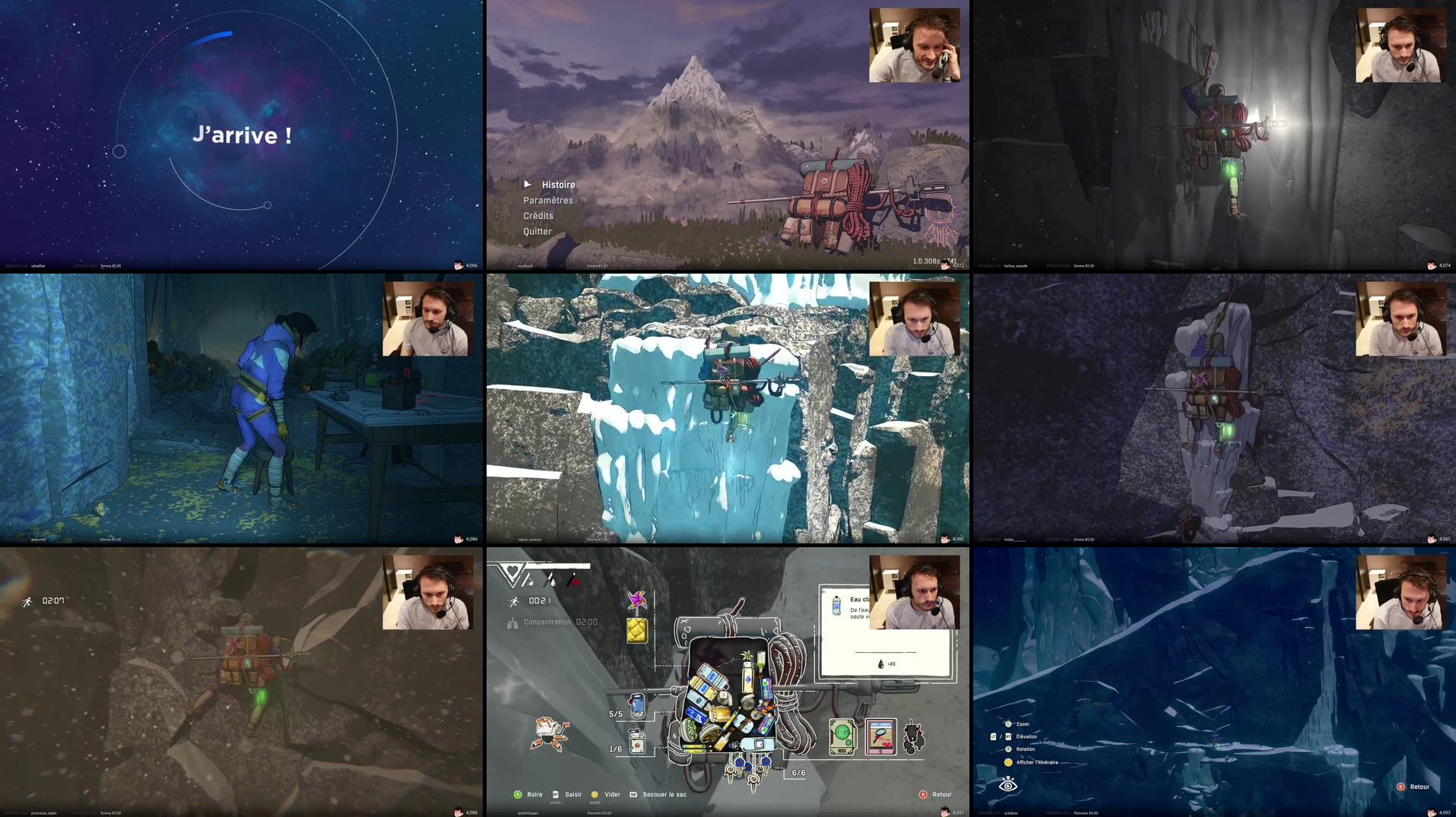Open the Crédits menu entry
1456x817 pixels.
[538, 215]
